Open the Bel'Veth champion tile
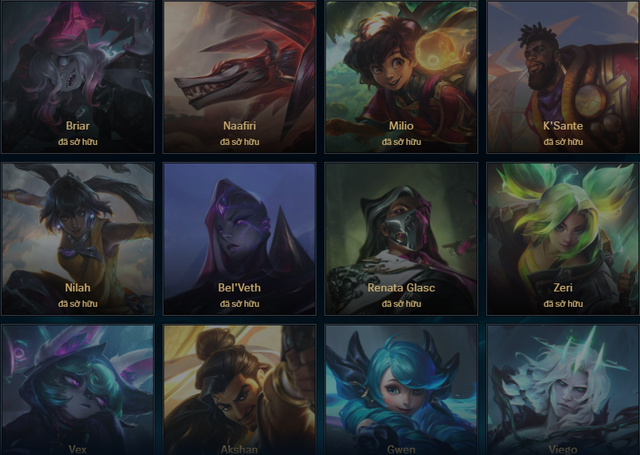The width and height of the screenshot is (640, 455). pyautogui.click(x=239, y=238)
